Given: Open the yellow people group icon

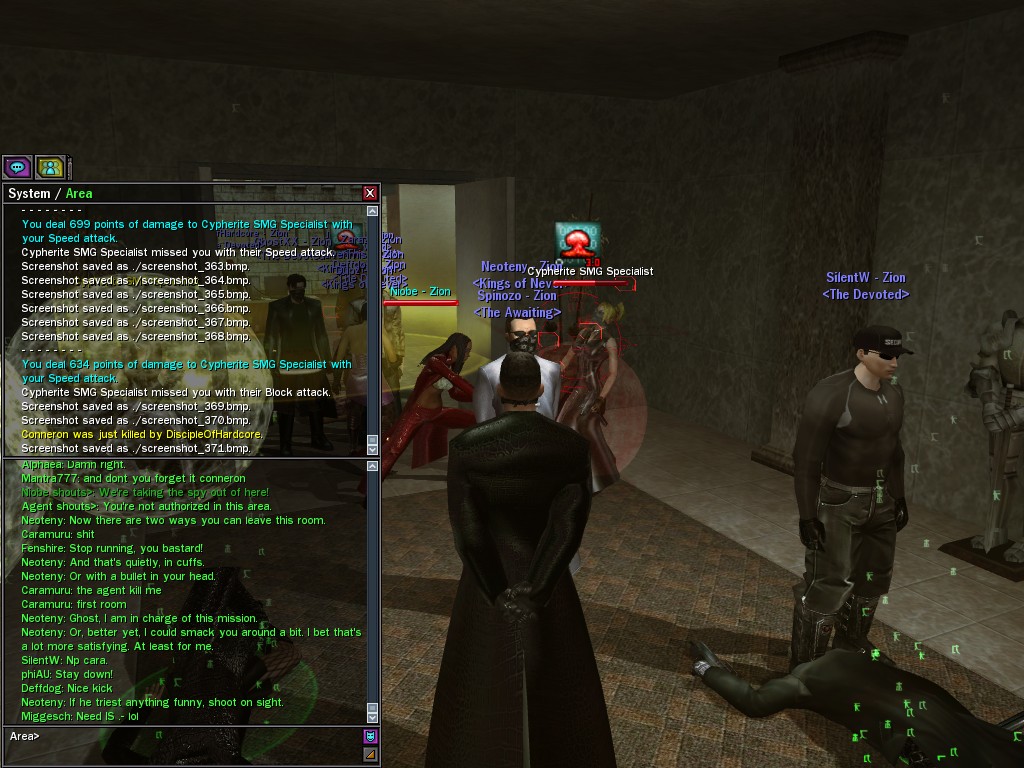Looking at the screenshot, I should (x=50, y=167).
